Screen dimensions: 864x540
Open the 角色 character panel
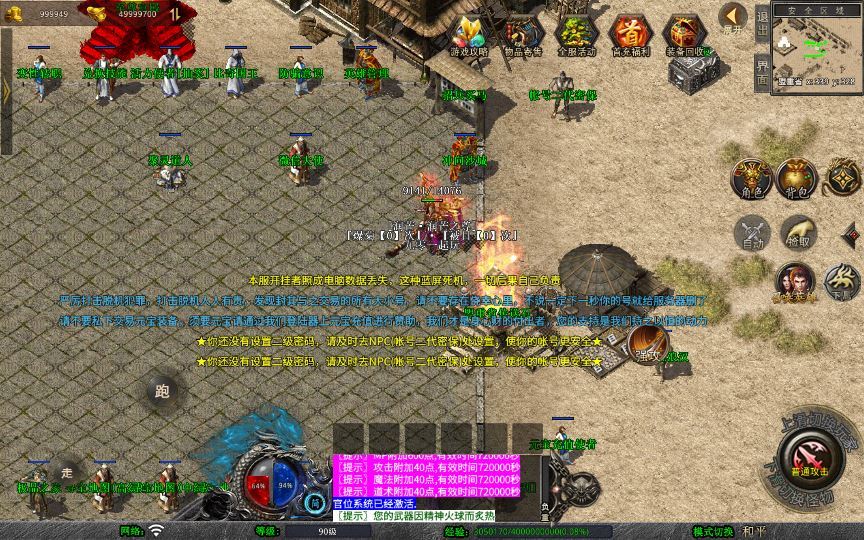[752, 178]
